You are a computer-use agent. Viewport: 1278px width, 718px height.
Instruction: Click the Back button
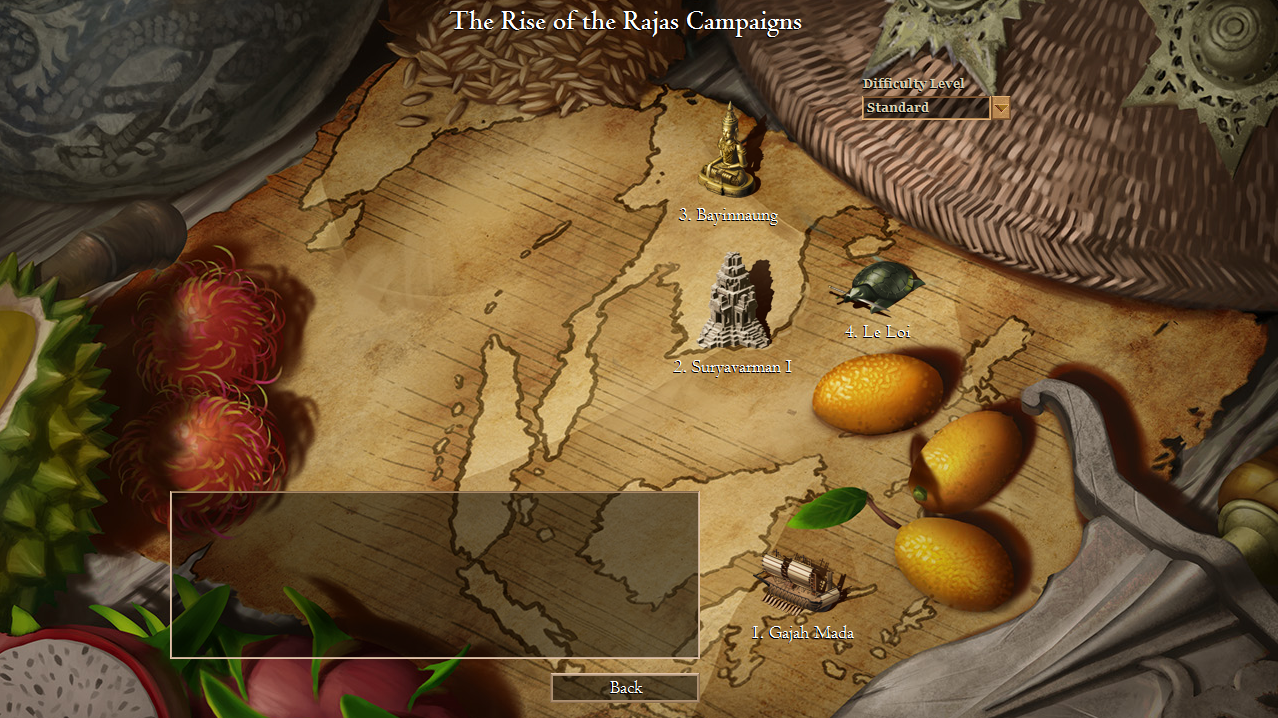point(625,688)
